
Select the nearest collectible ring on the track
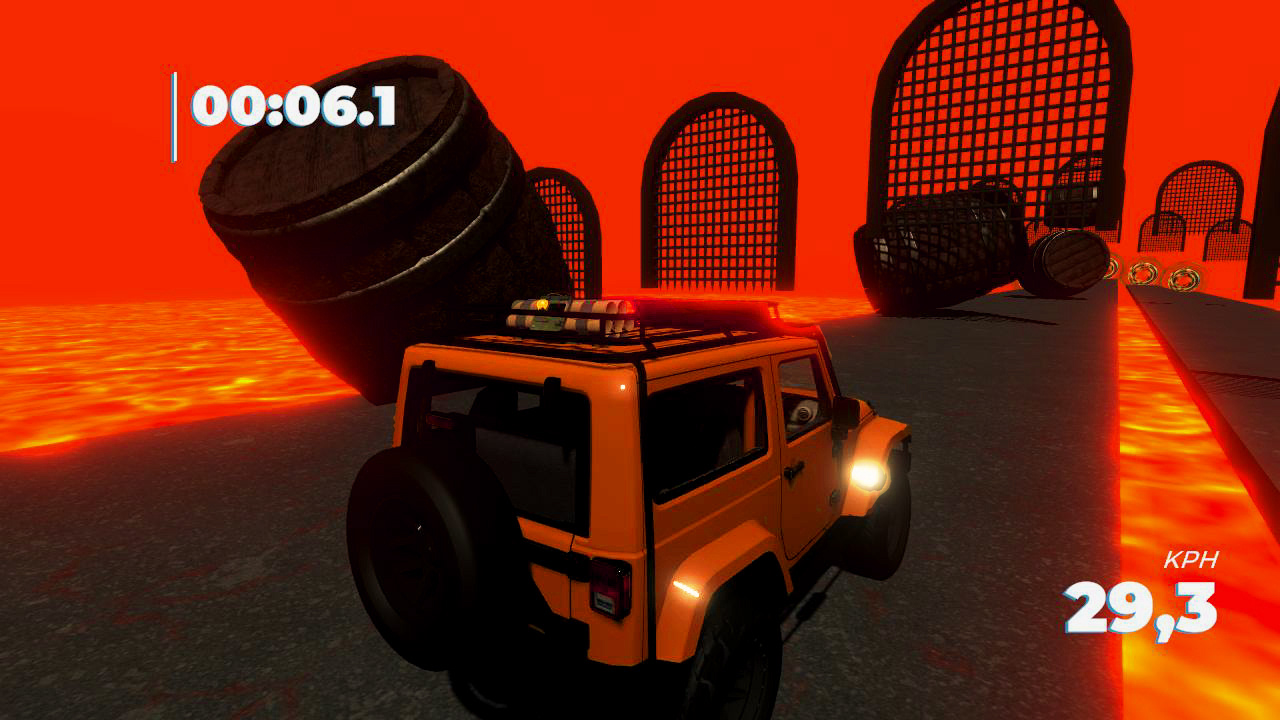1185,278
